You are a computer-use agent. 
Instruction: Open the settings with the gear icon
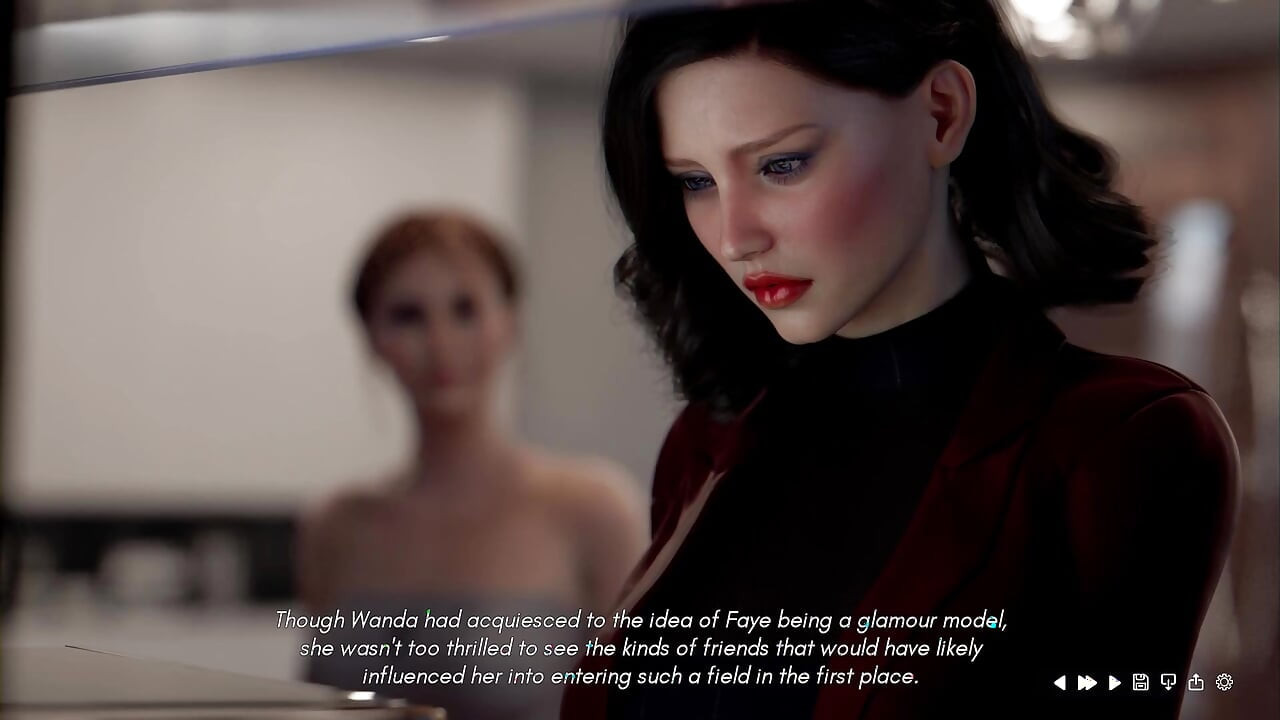pos(1223,682)
